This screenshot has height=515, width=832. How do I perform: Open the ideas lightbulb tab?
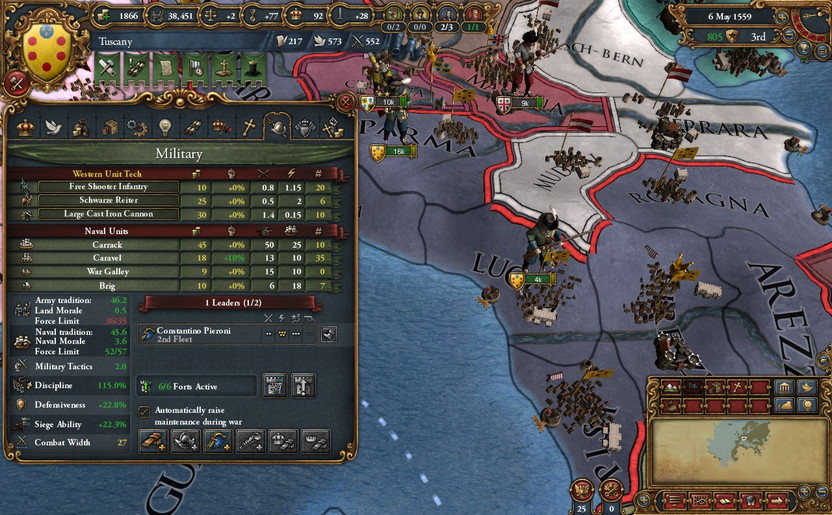point(165,127)
